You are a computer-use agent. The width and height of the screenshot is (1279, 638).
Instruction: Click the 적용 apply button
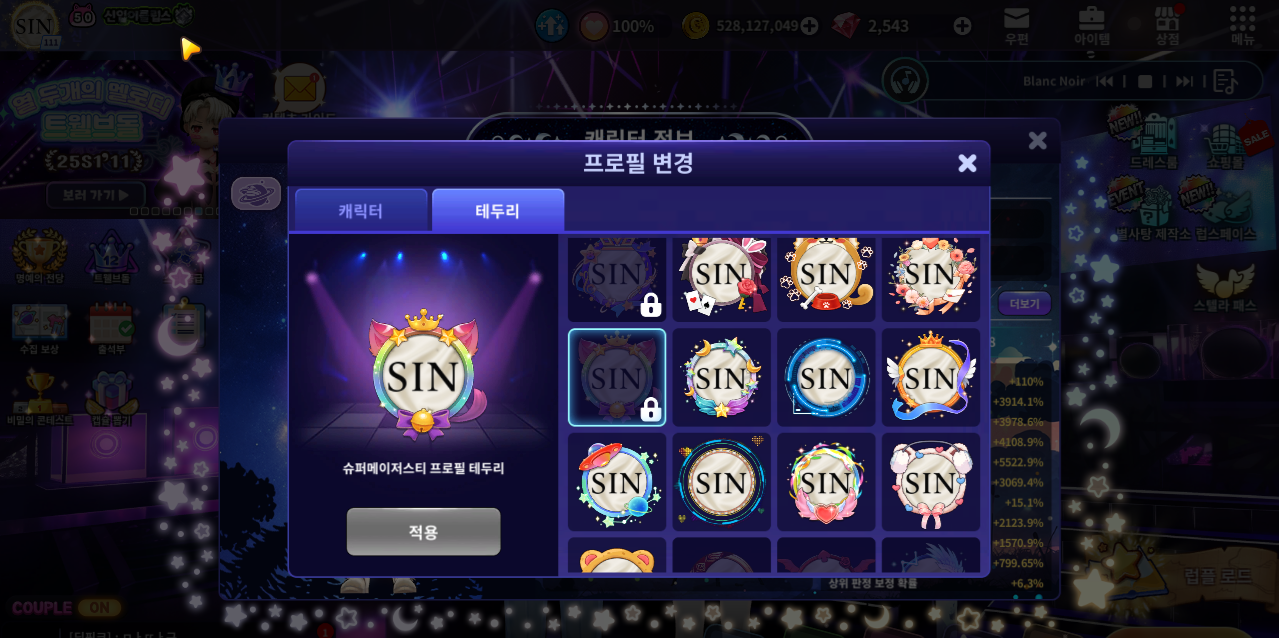pos(423,531)
